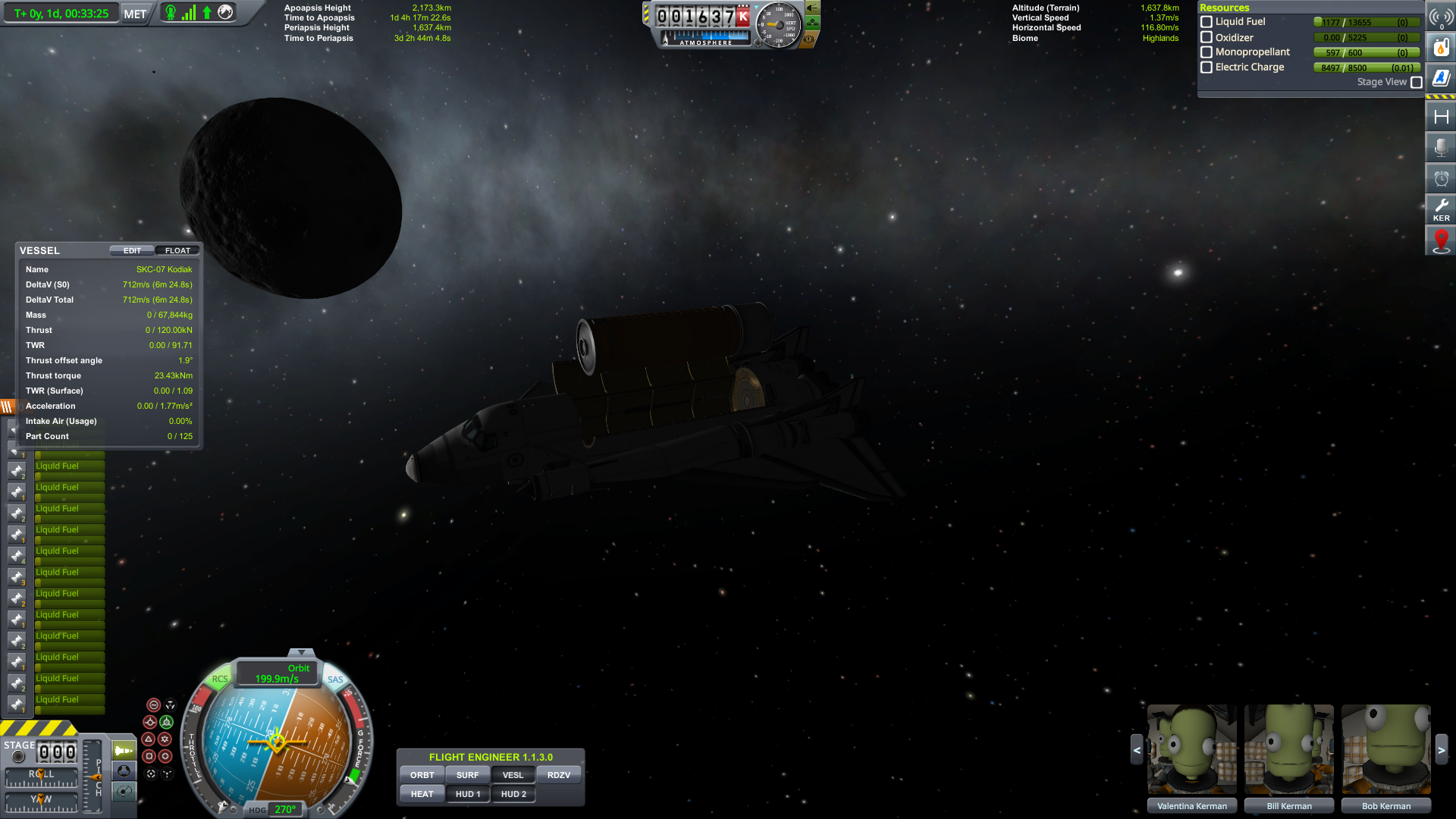Click the antenna icon showing 0 connections
This screenshot has width=1456, height=819.
click(x=1440, y=17)
